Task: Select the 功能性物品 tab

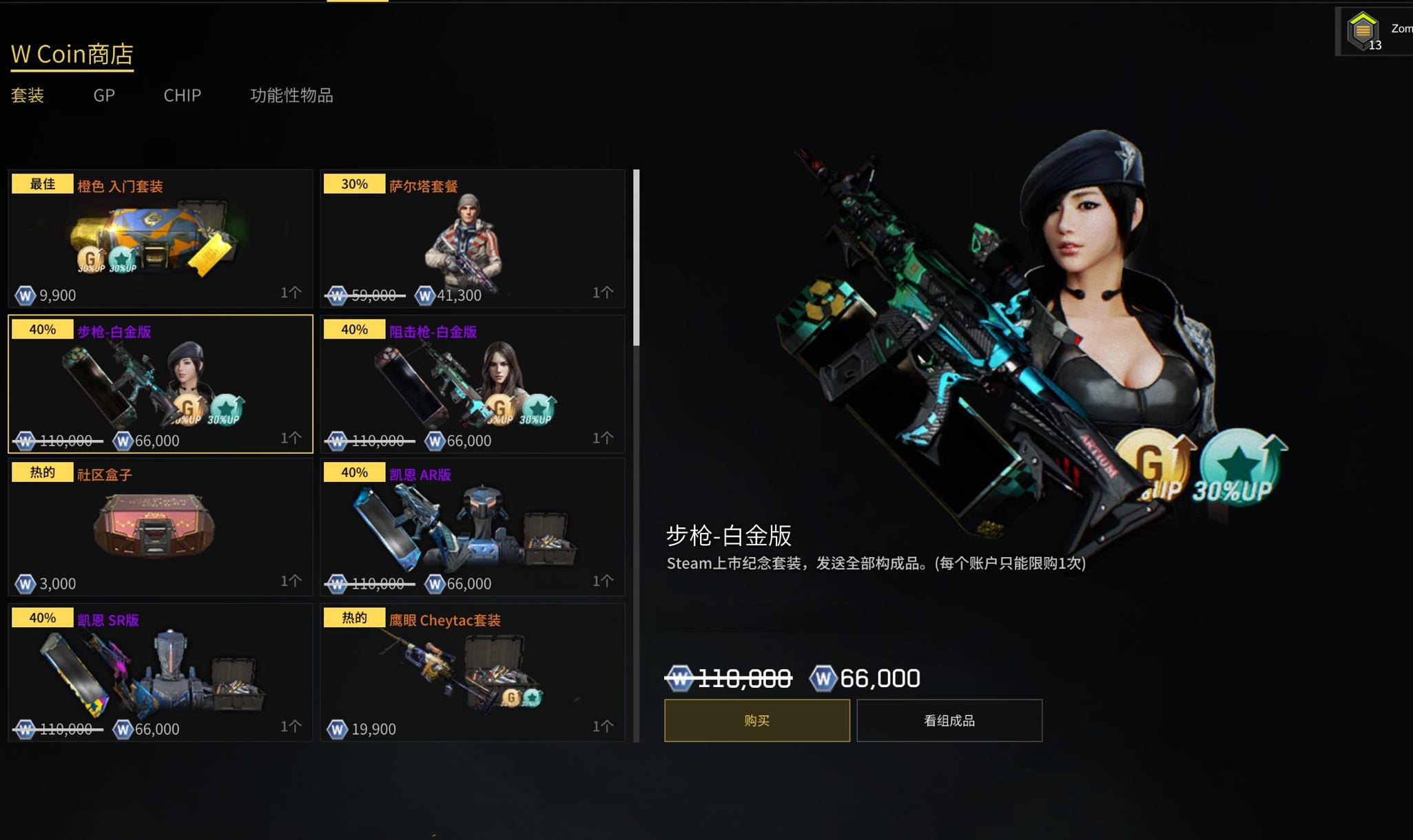Action: (291, 96)
